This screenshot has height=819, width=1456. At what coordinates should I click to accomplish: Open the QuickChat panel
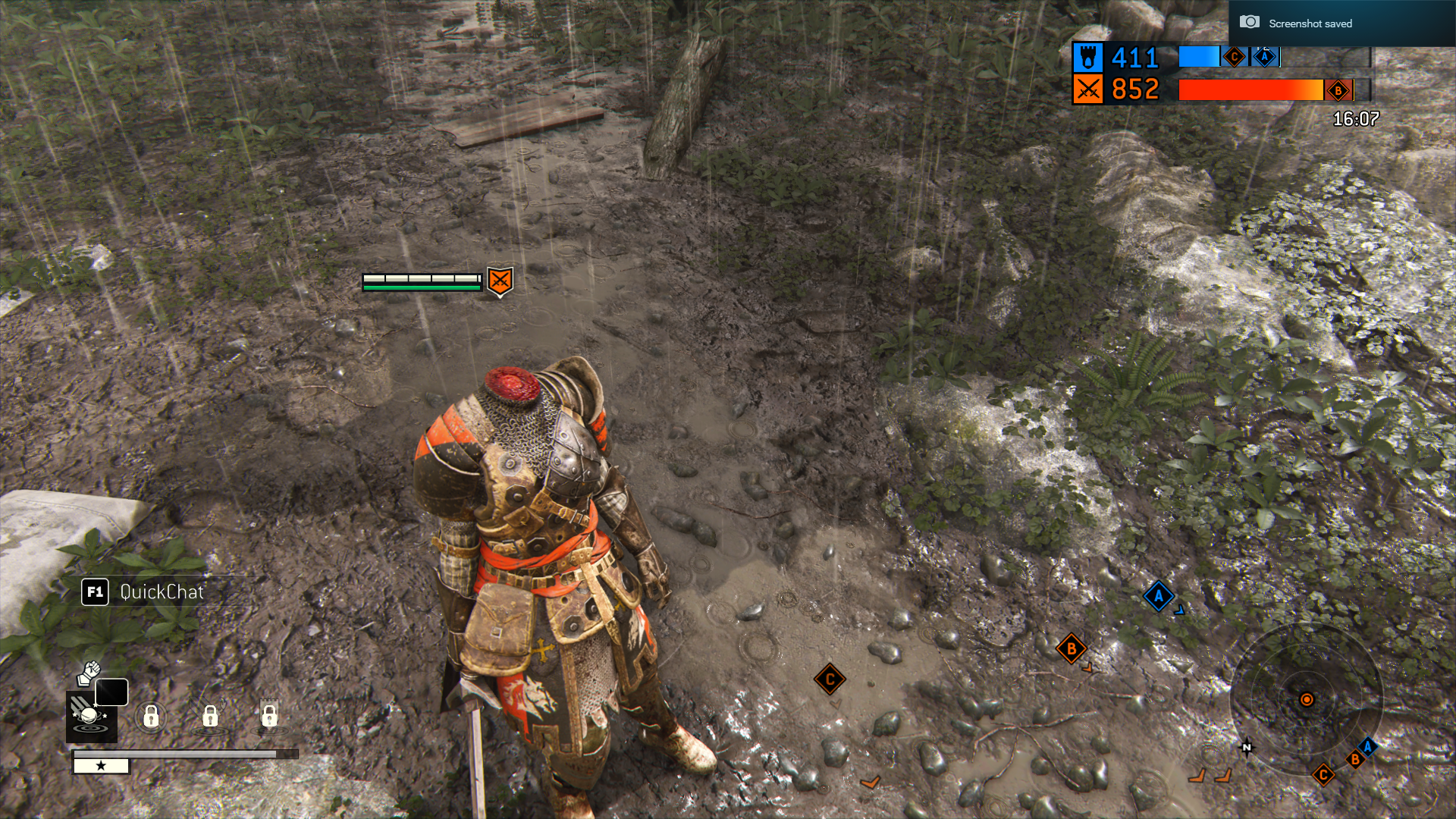tap(144, 591)
